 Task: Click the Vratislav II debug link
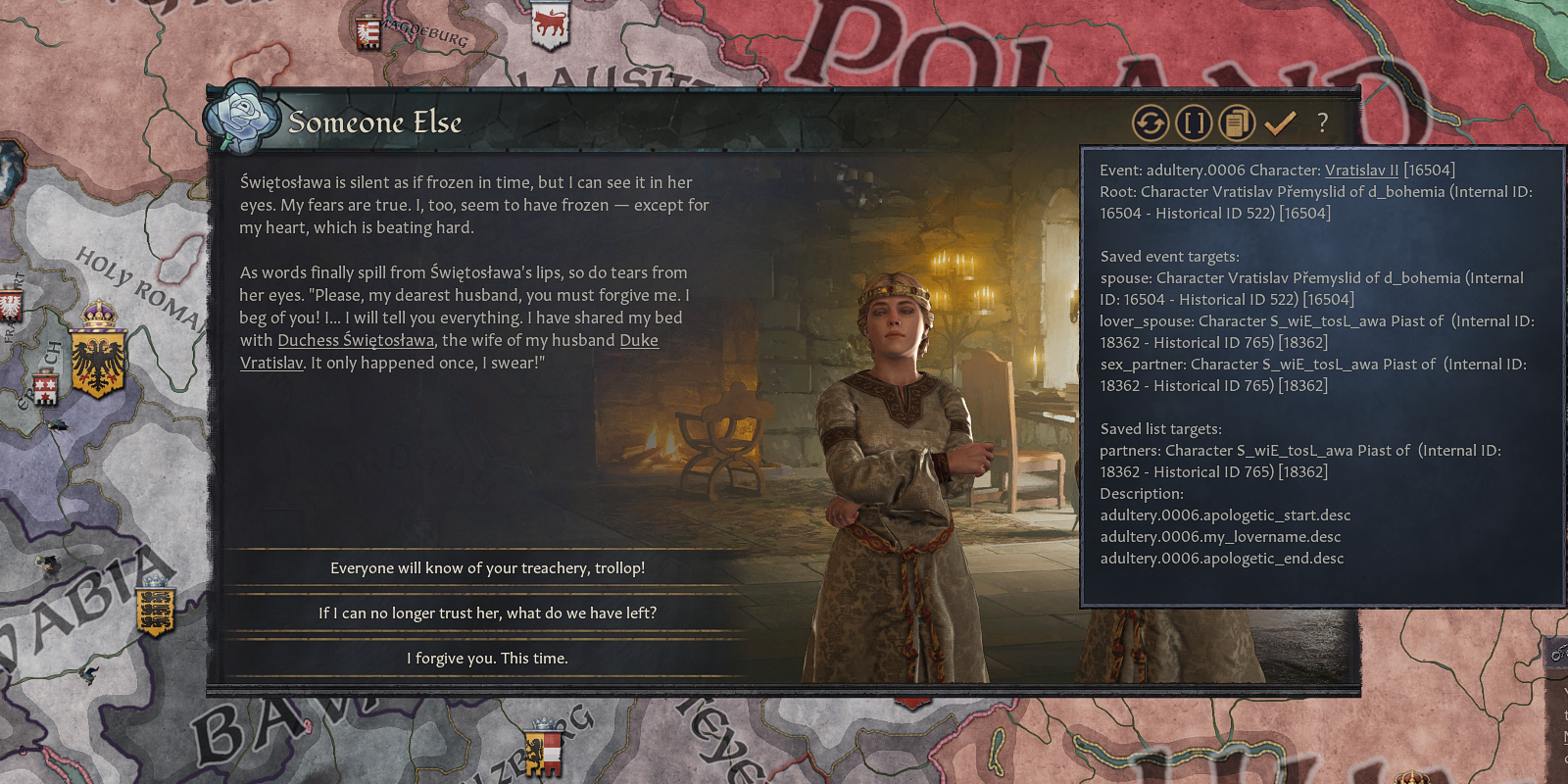[x=1361, y=171]
